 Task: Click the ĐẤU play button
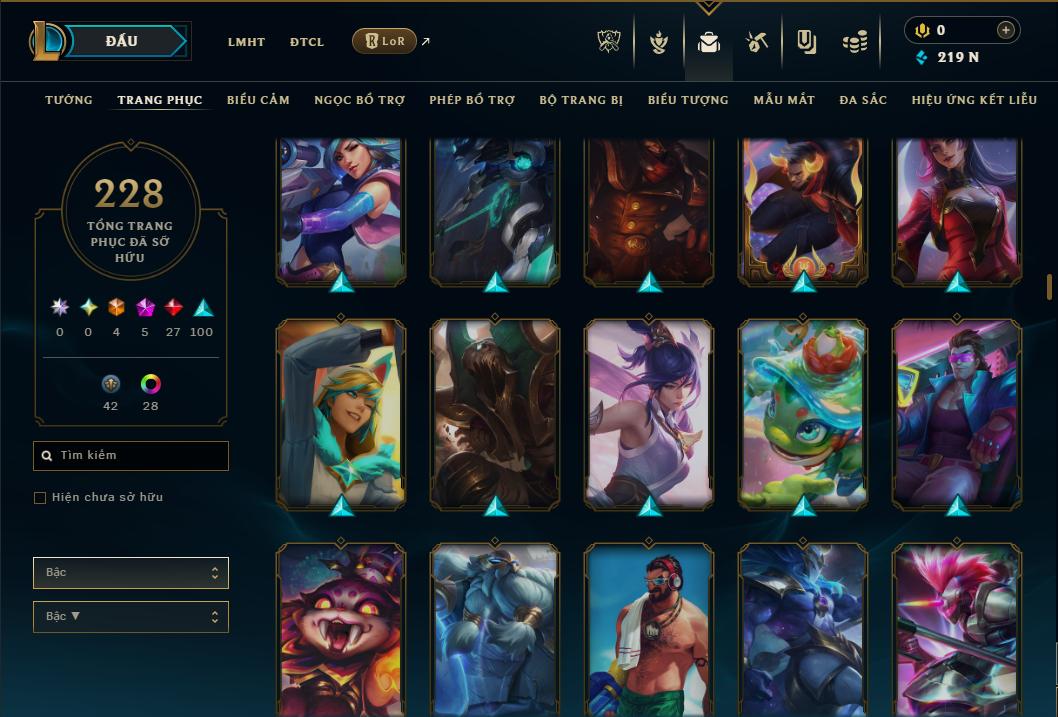click(x=122, y=41)
